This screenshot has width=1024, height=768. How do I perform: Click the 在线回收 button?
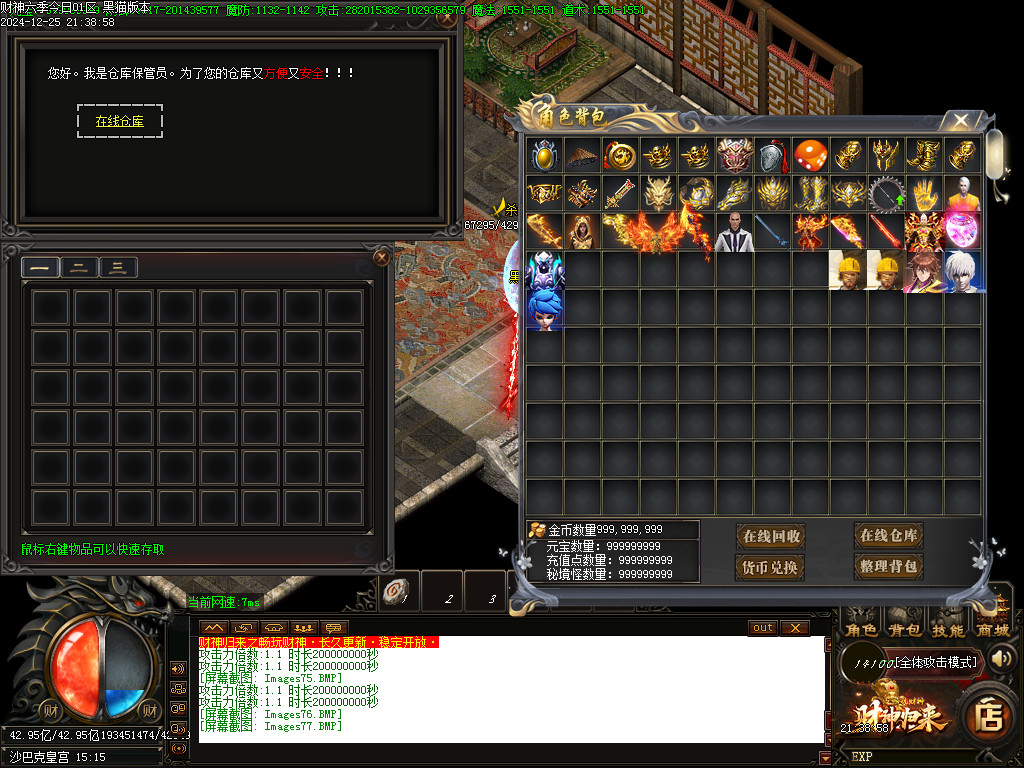tap(771, 536)
